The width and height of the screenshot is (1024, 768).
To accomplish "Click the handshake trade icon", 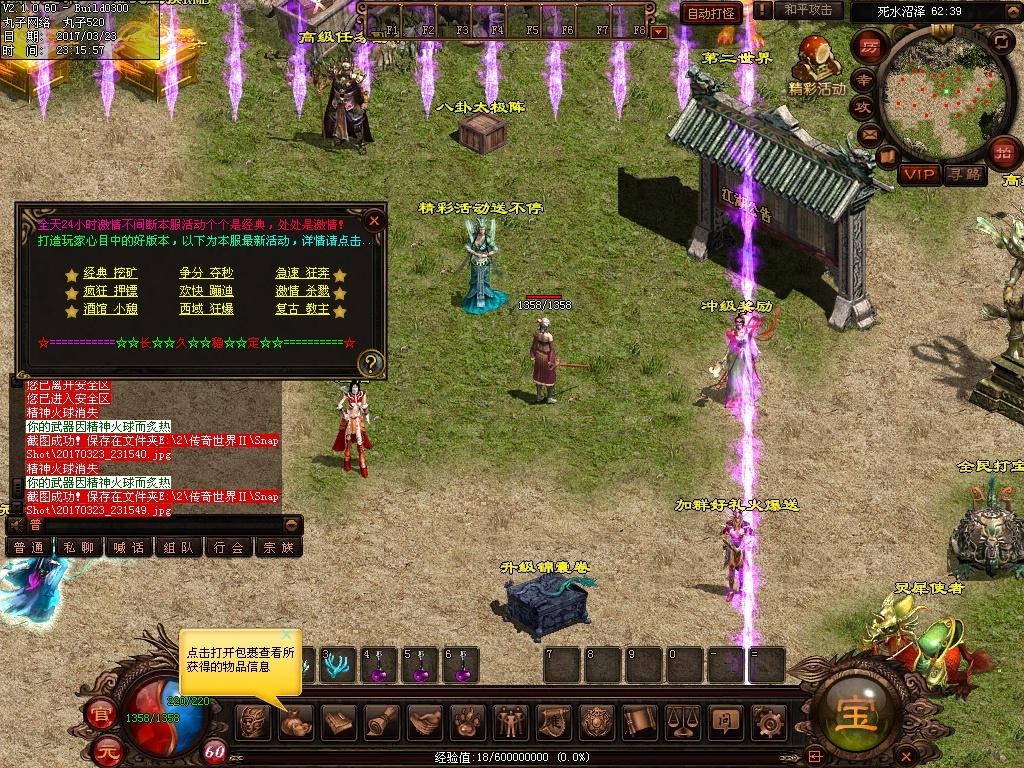I will [x=424, y=721].
